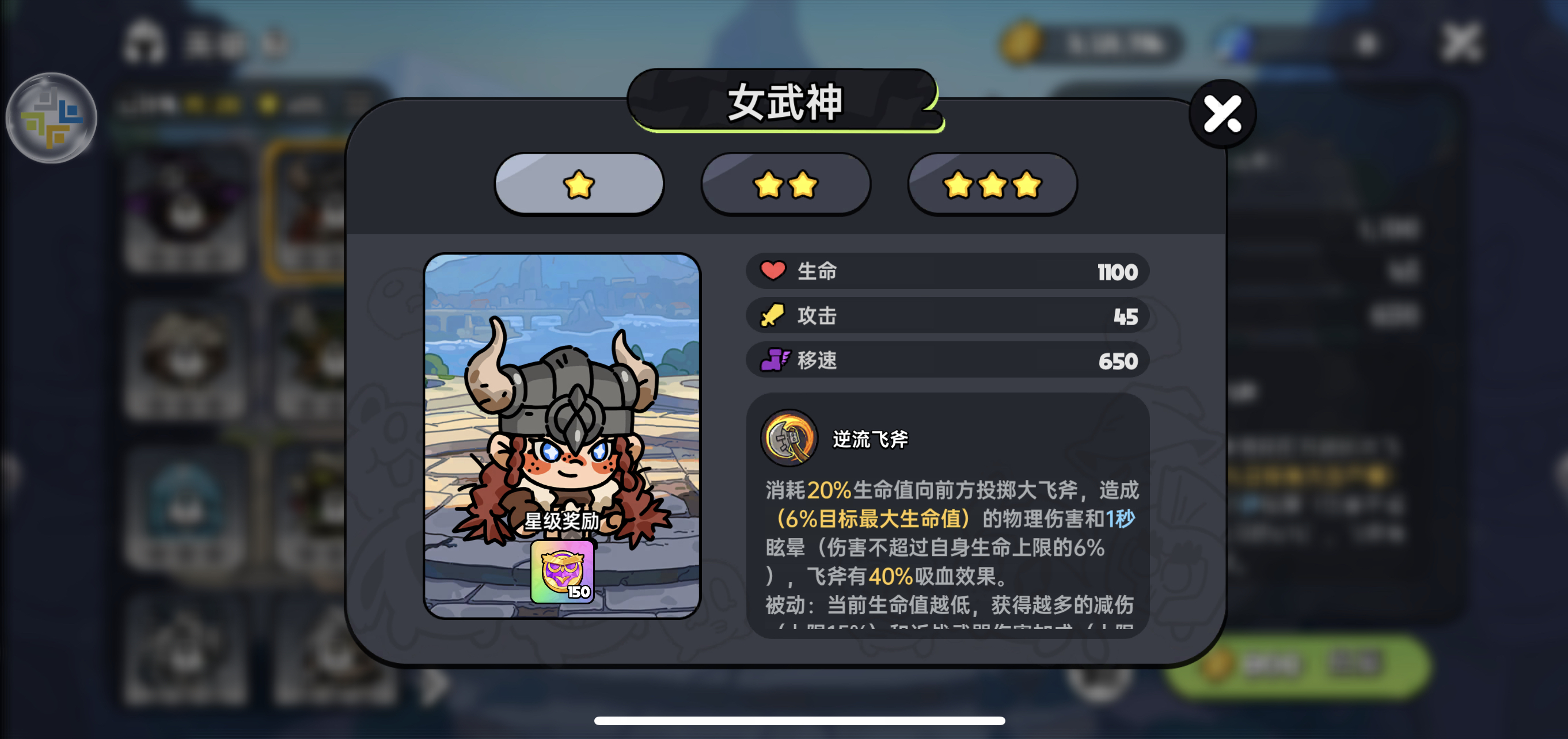
Task: Switch to the currently selected star tab
Action: click(579, 184)
